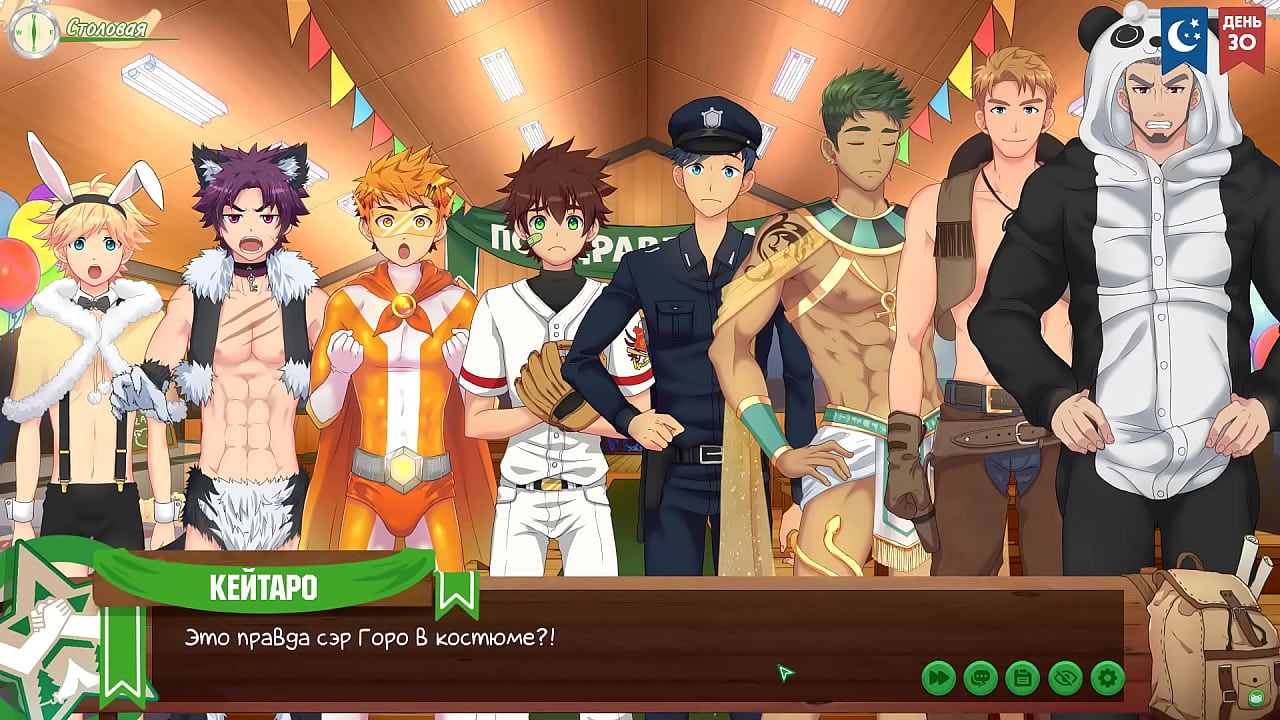Viewport: 1280px width, 720px height.
Task: Activate the fast-forward skip button
Action: [938, 678]
